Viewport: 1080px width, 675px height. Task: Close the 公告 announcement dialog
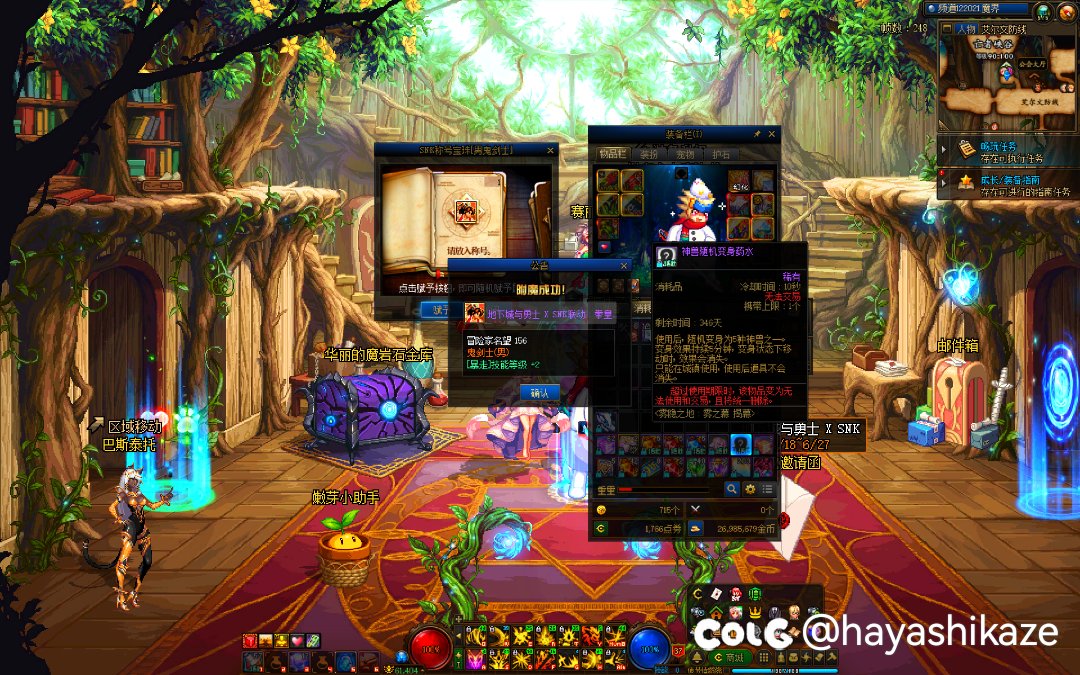pyautogui.click(x=624, y=265)
